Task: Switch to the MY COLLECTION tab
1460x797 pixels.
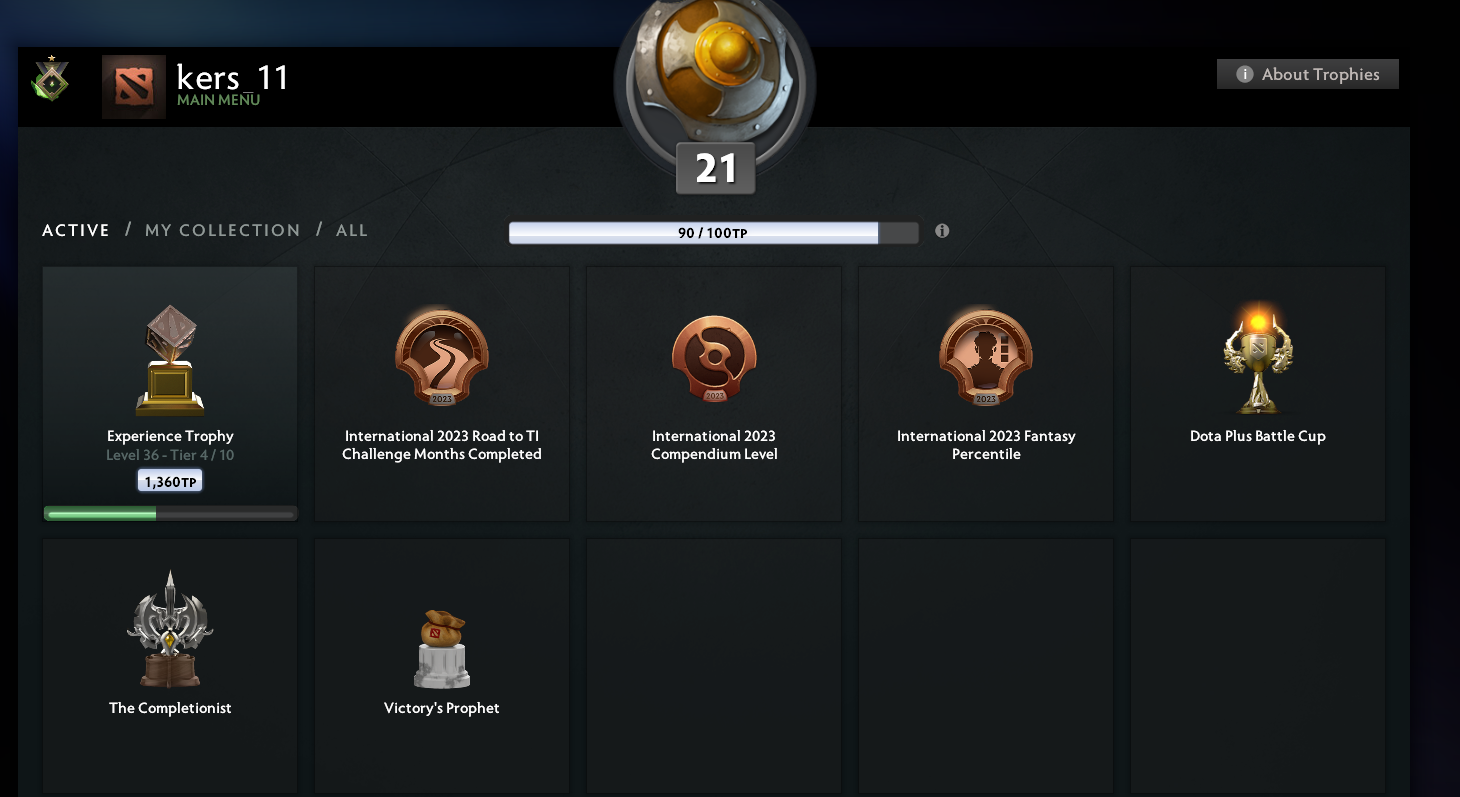Action: [222, 230]
